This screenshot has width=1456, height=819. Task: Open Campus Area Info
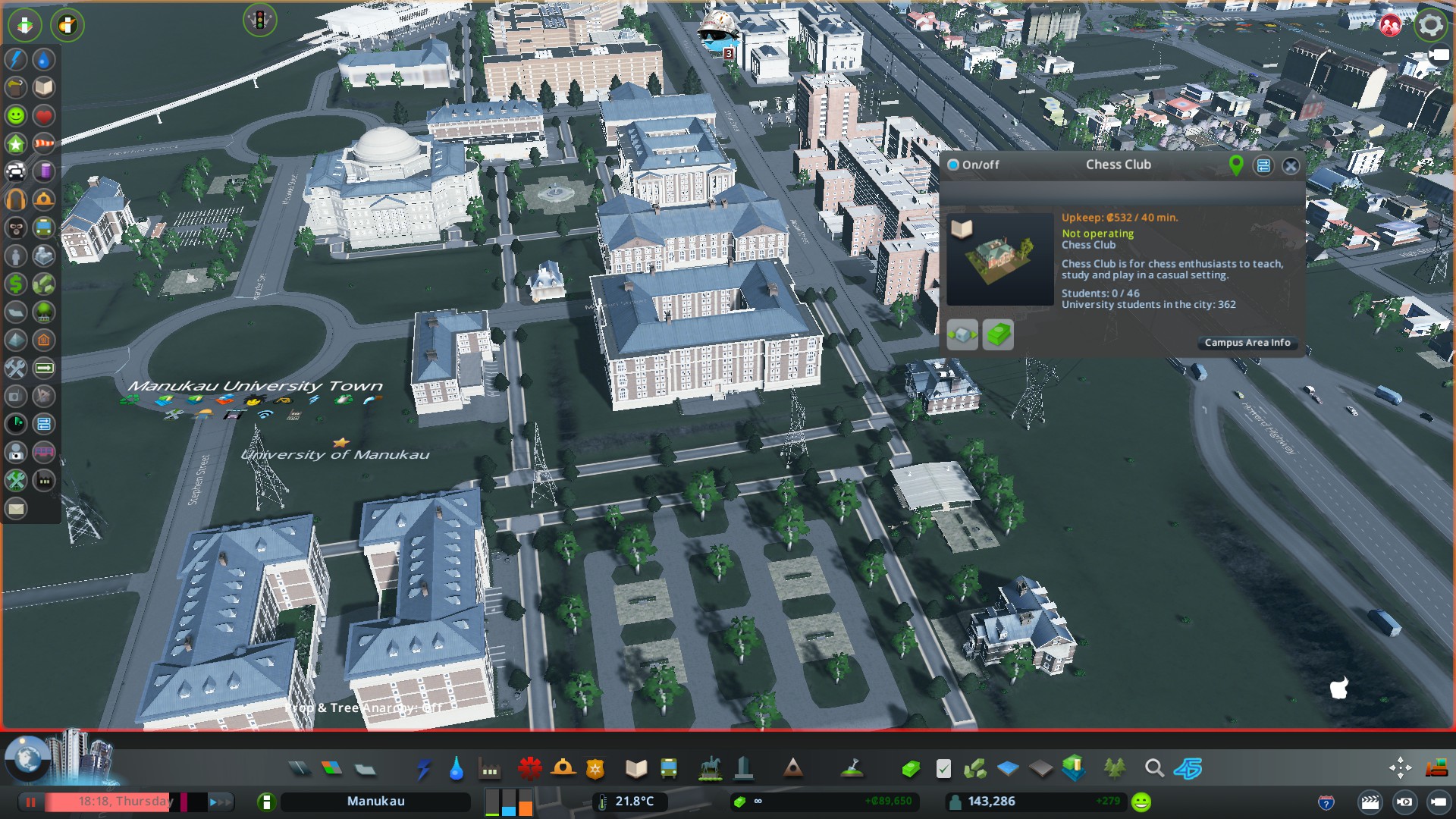click(1247, 343)
